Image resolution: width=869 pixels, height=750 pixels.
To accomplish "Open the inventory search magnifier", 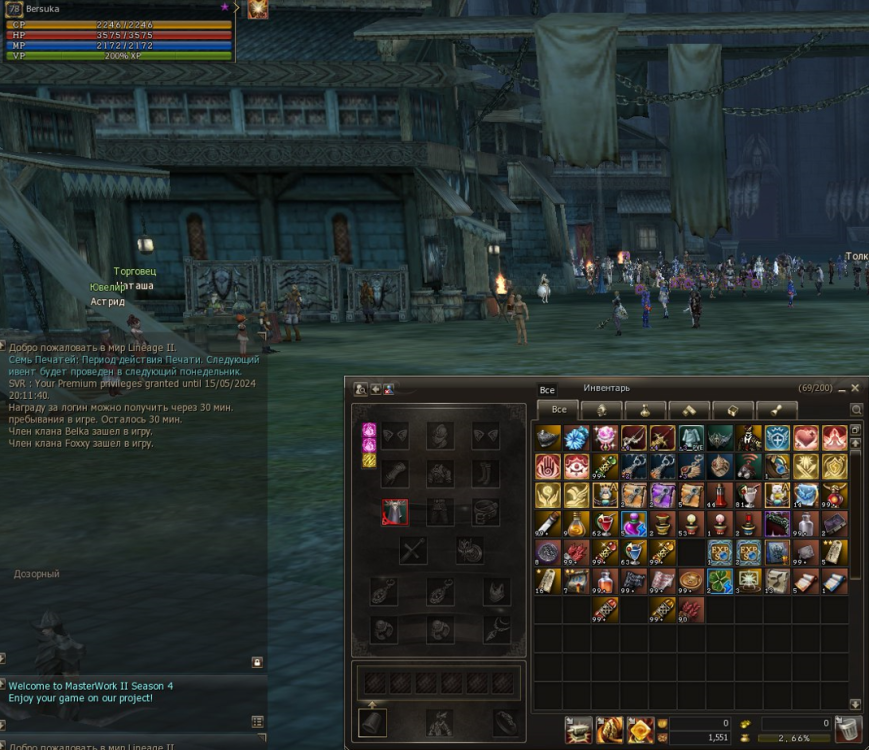I will pyautogui.click(x=856, y=410).
